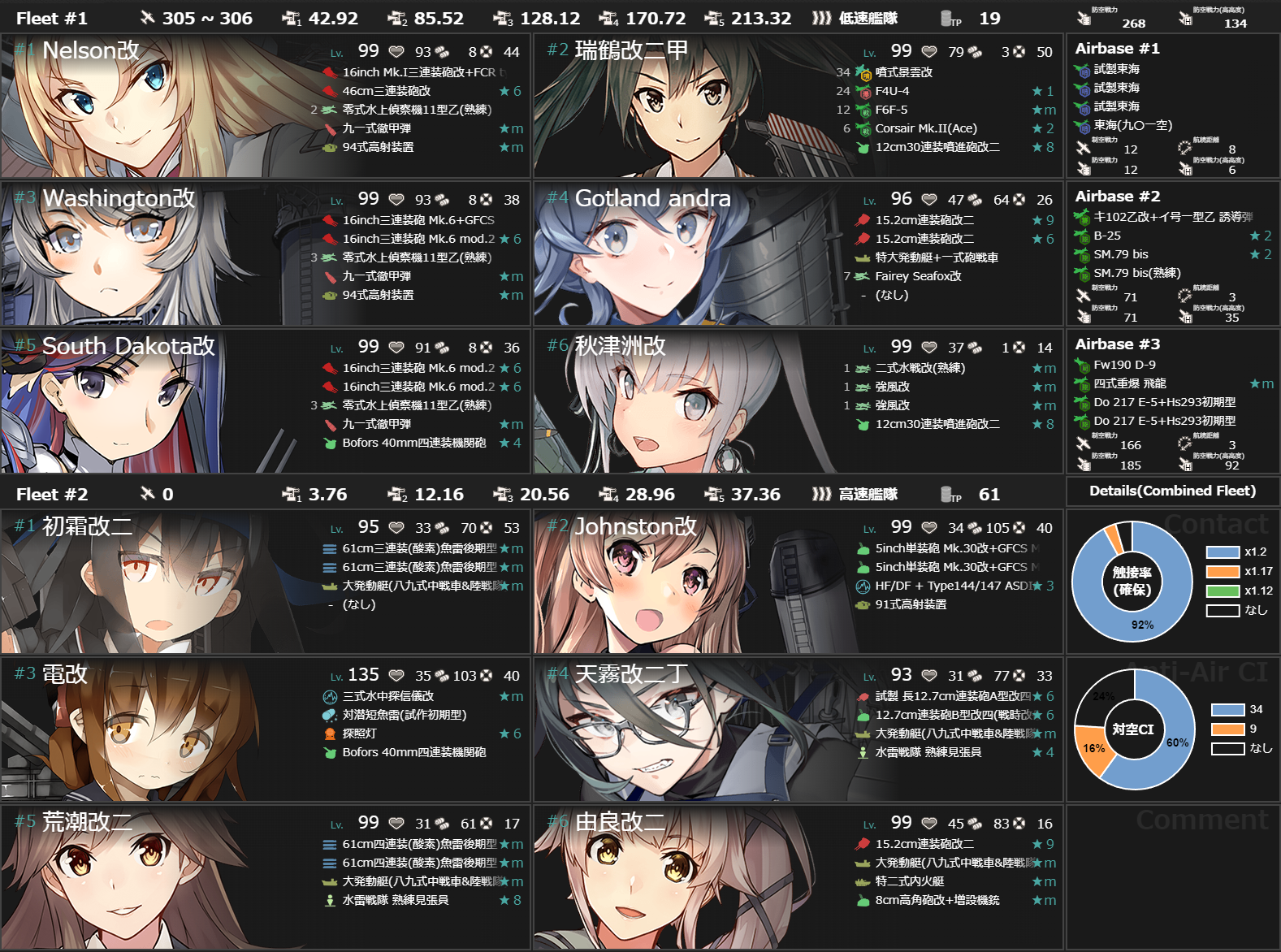This screenshot has height=952, width=1281.
Task: Click the Bofors 40mm machine gun icon on South Dakota改
Action: pos(329,443)
